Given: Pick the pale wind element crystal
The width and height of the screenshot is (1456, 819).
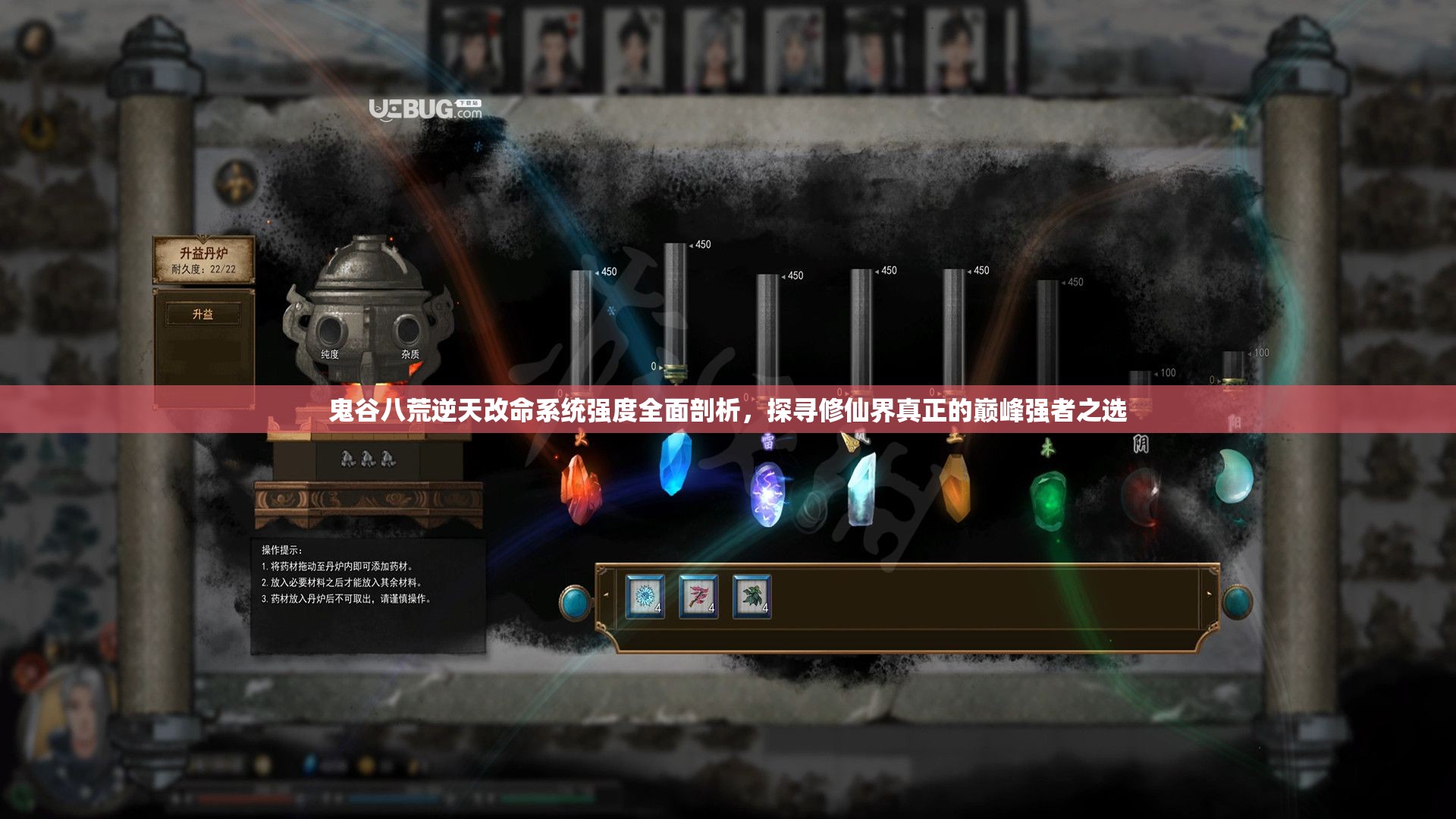Looking at the screenshot, I should 861,488.
